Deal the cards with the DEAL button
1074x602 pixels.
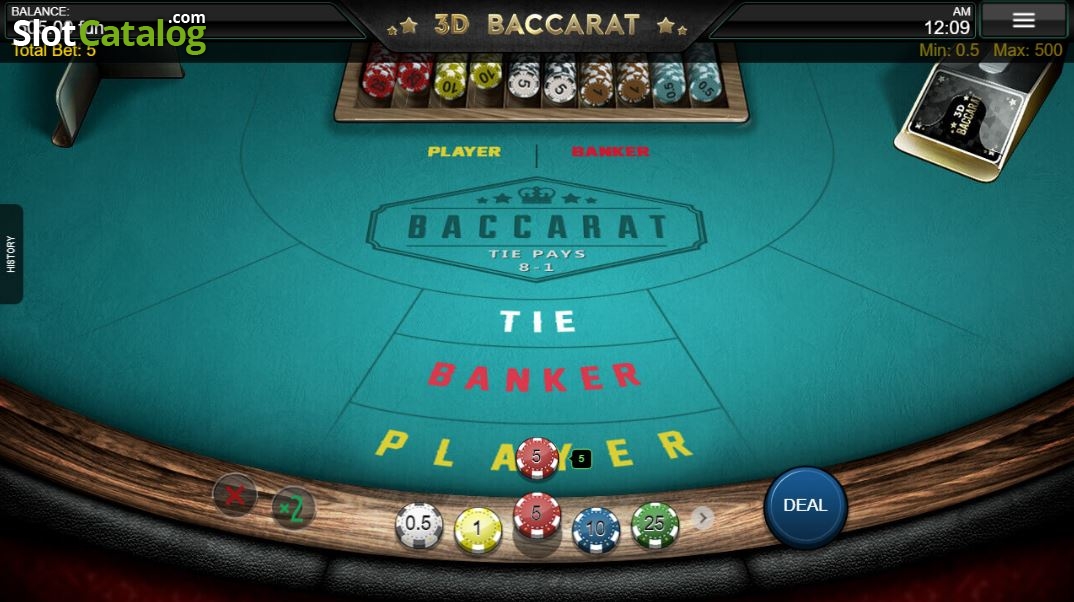[x=805, y=506]
